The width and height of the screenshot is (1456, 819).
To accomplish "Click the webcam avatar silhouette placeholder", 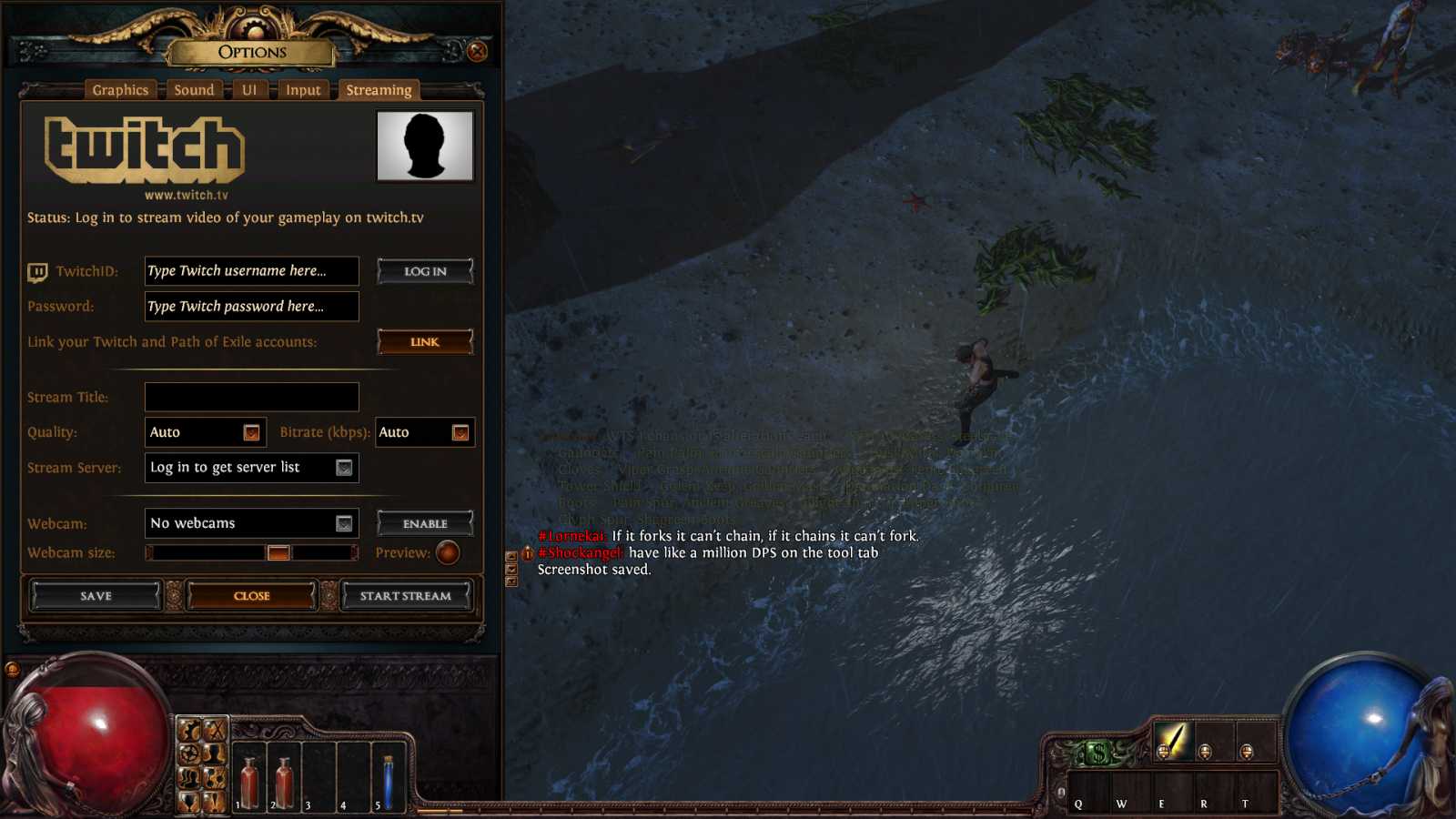I will [x=424, y=146].
